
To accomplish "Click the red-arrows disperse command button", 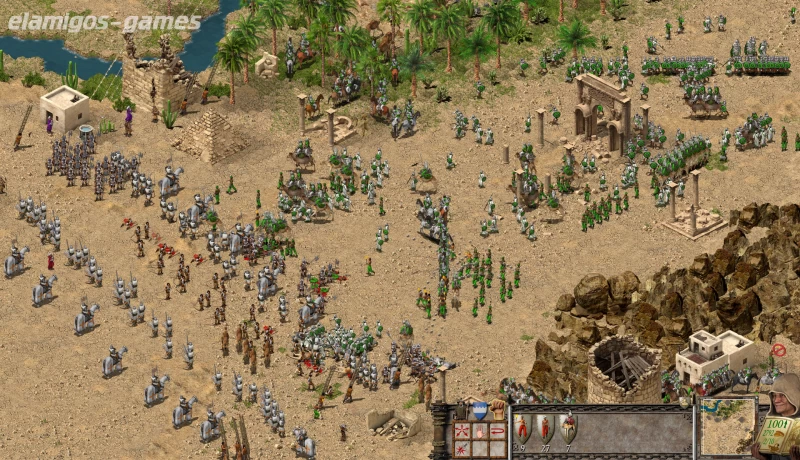I will click(461, 432).
